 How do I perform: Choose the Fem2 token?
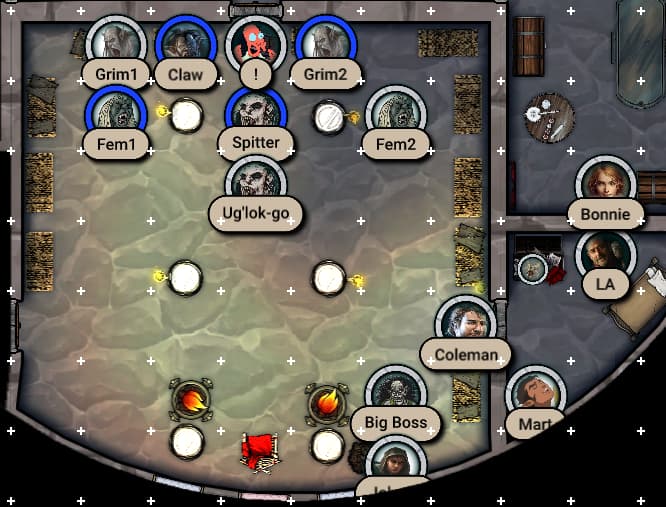(x=396, y=115)
